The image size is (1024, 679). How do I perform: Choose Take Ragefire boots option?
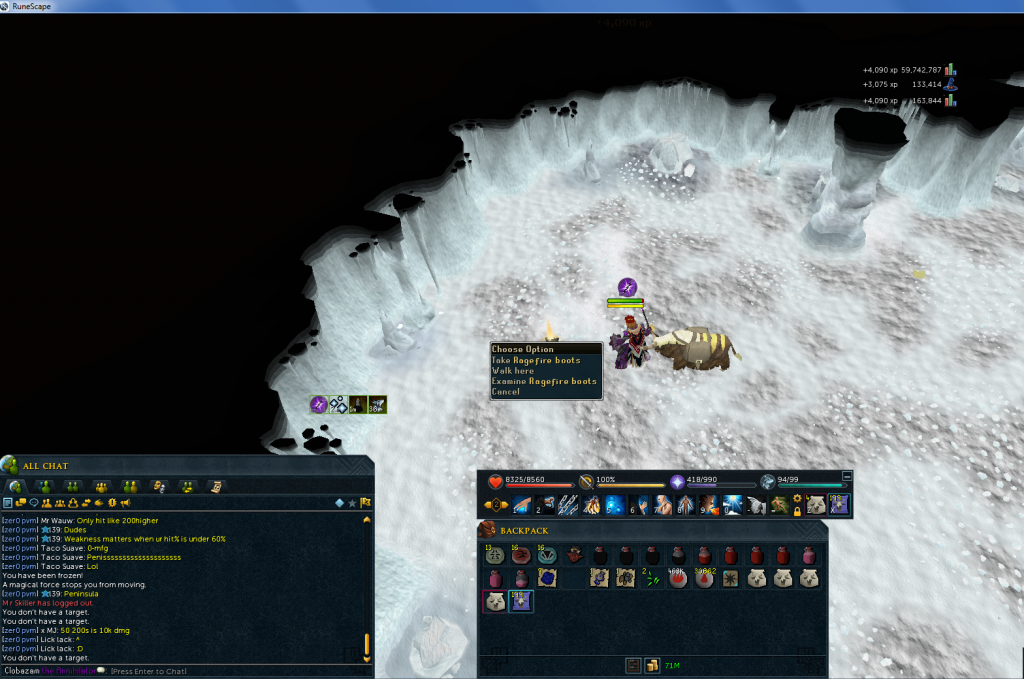(x=536, y=360)
